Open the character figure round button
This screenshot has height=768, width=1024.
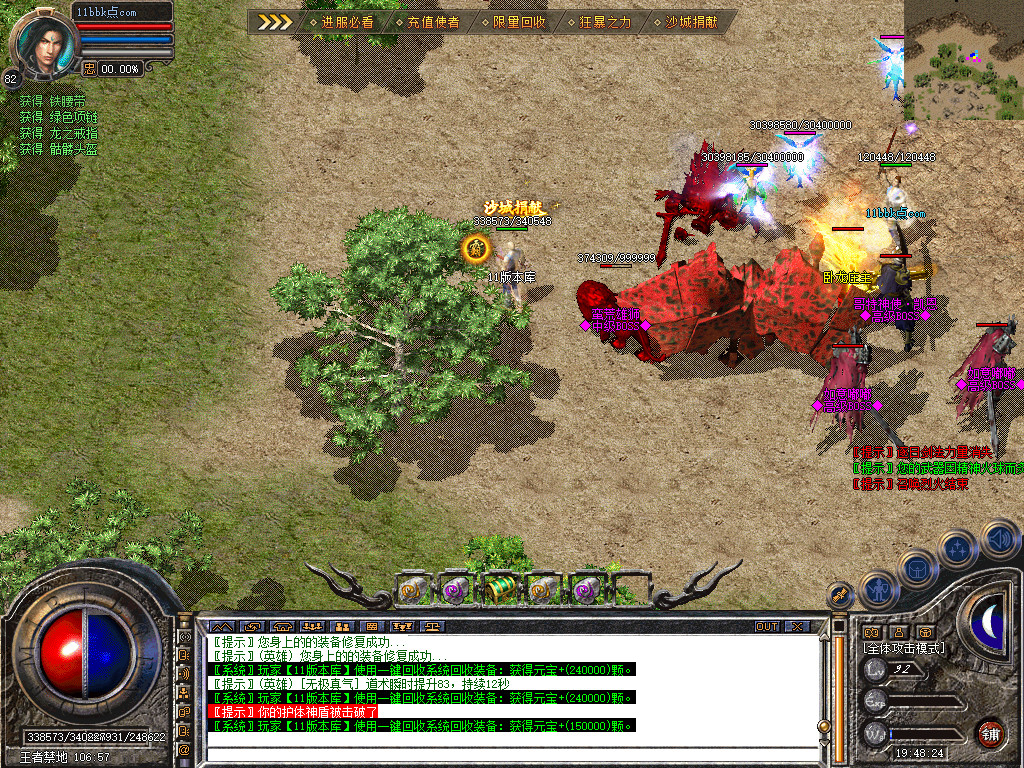[x=879, y=590]
